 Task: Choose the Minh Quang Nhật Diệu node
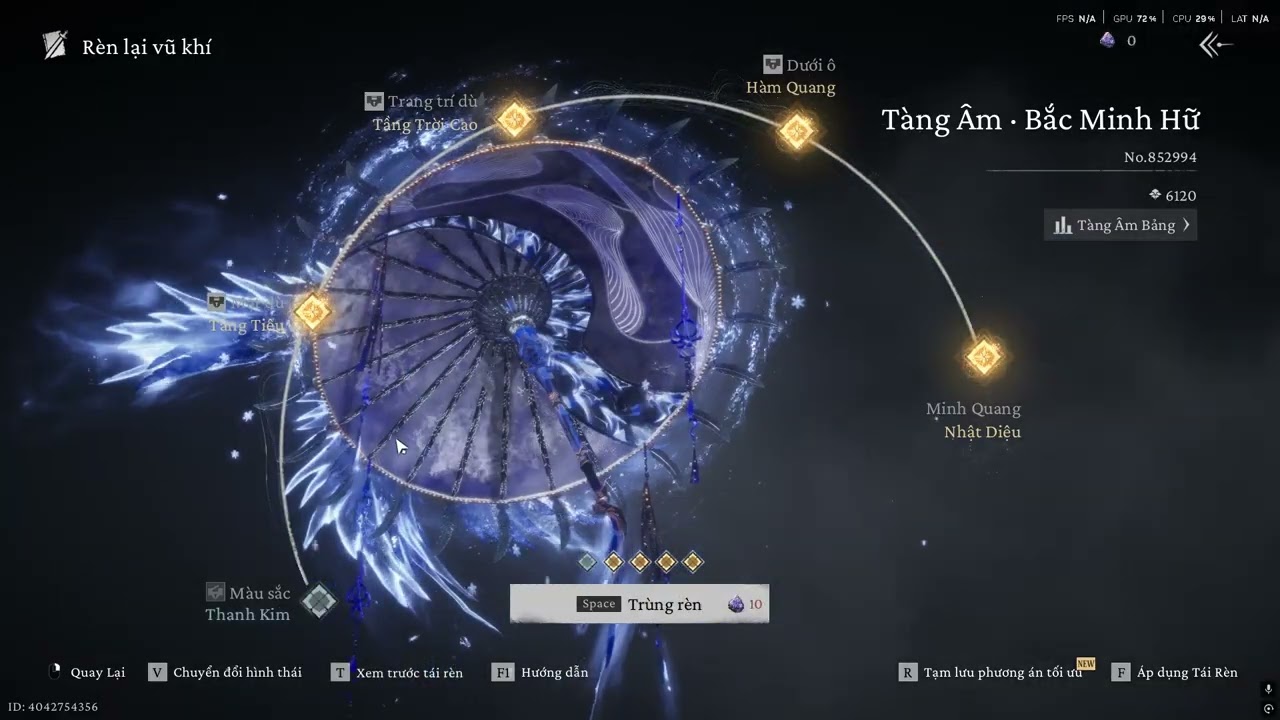pyautogui.click(x=984, y=357)
